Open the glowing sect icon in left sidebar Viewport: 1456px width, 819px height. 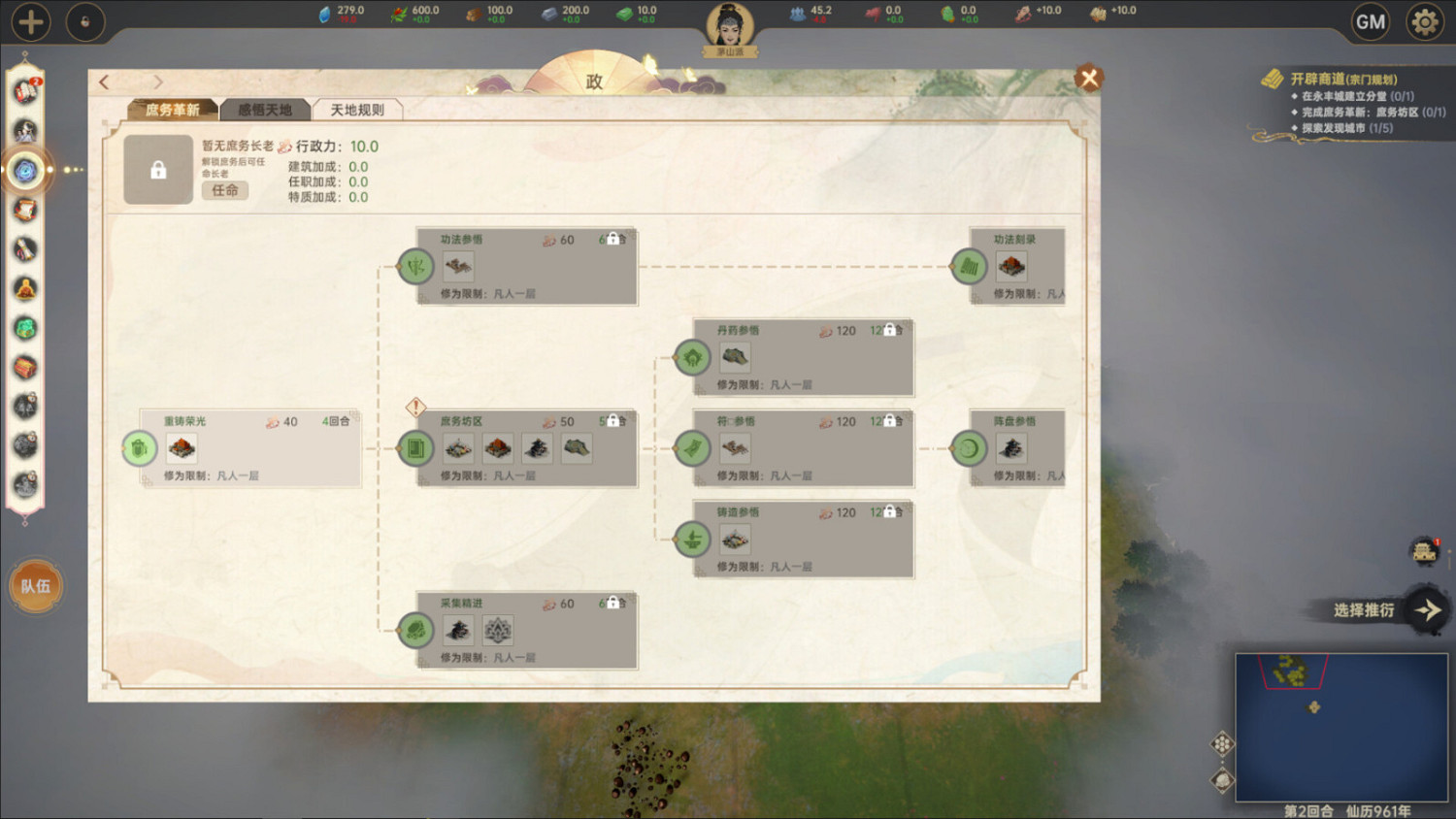pos(26,170)
